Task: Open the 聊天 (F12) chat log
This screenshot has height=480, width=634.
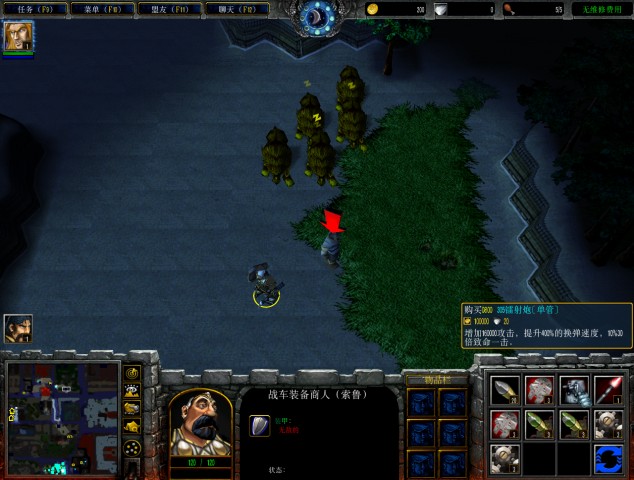Action: pos(238,9)
